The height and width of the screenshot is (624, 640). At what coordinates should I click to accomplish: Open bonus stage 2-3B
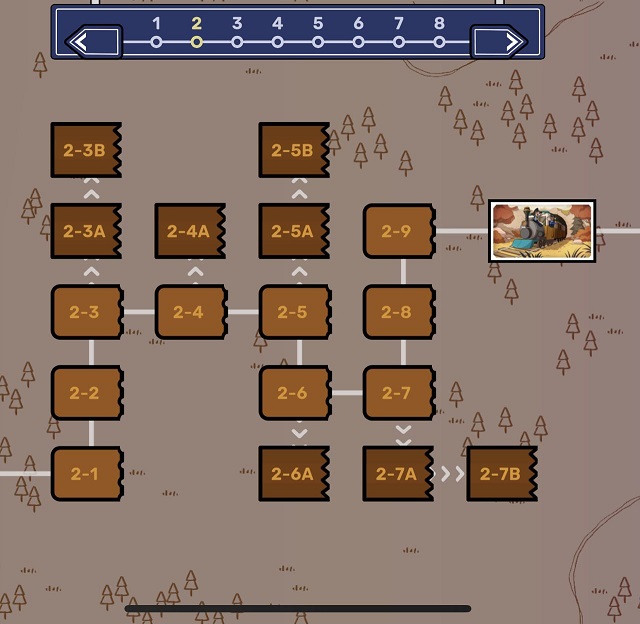pos(86,151)
